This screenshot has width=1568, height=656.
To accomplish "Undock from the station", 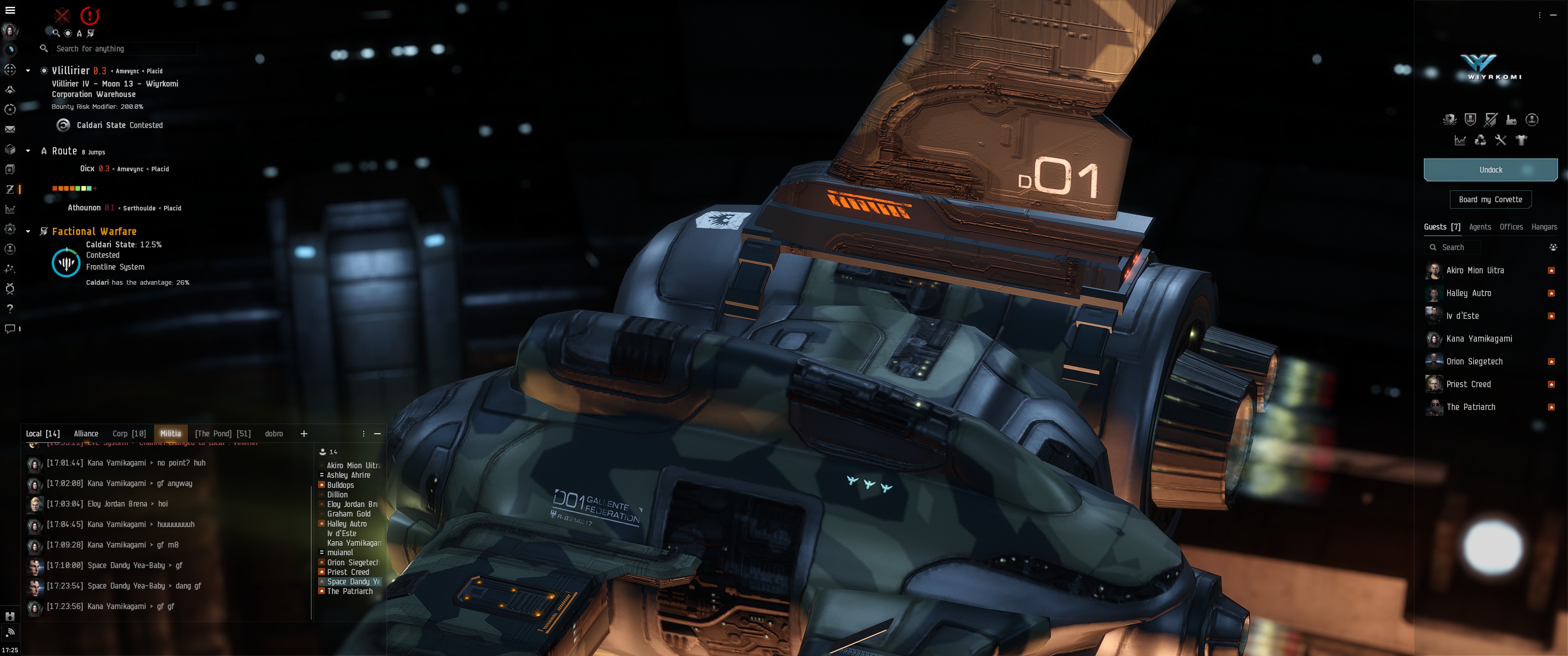I will coord(1490,170).
